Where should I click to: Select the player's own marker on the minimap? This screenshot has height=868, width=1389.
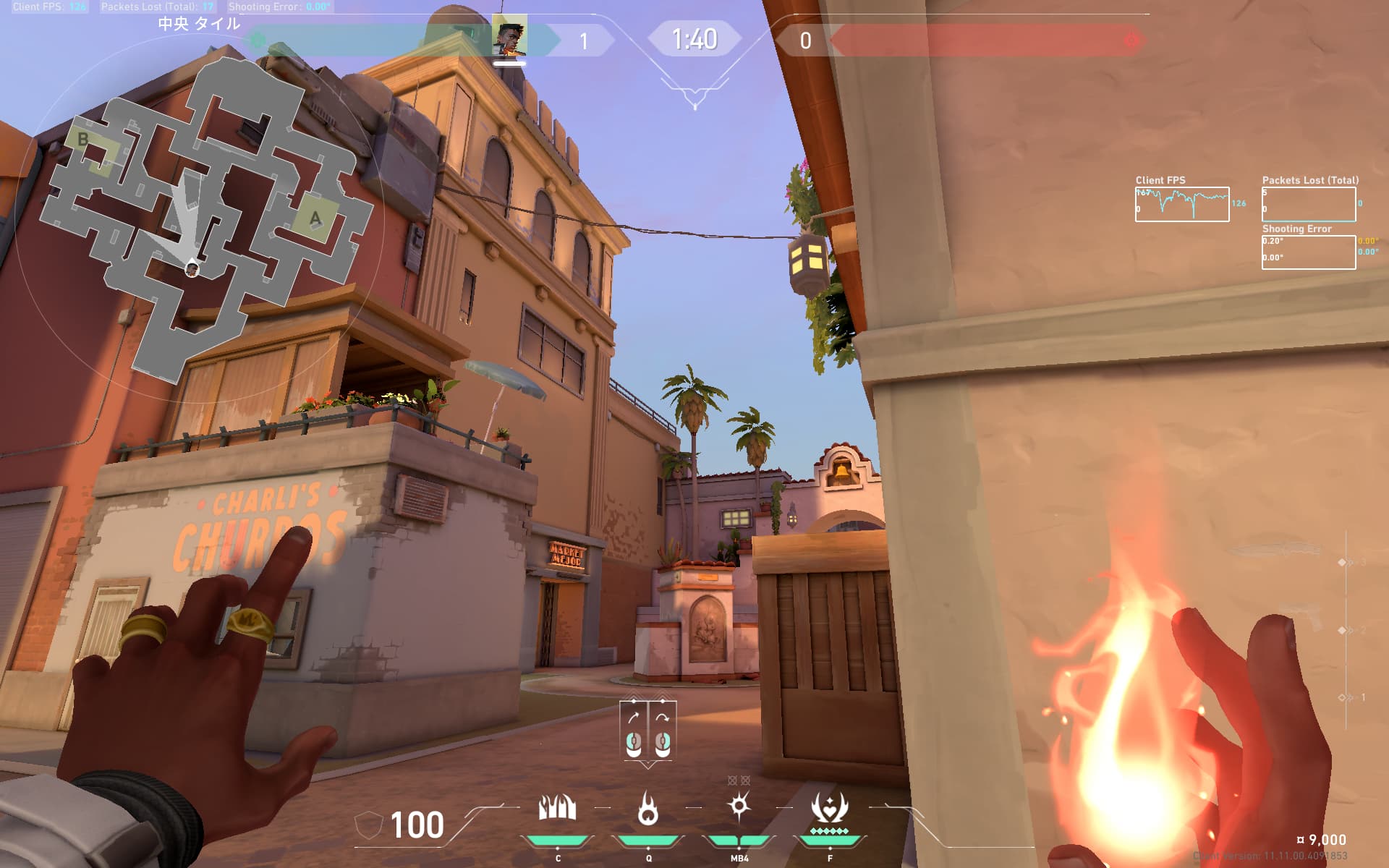pos(192,269)
